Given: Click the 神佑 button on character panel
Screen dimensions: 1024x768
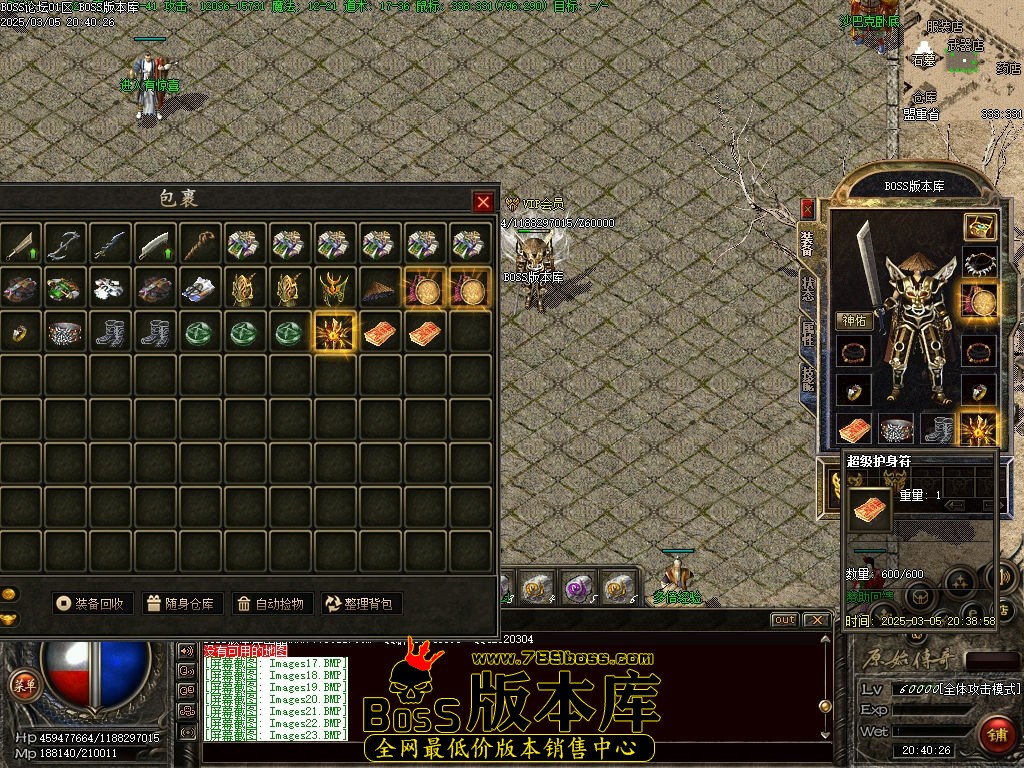Looking at the screenshot, I should pyautogui.click(x=856, y=321).
